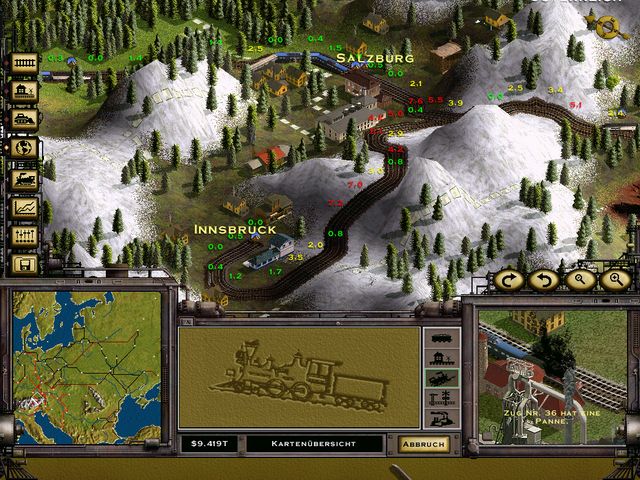
Task: Open the track laying tool
Action: [24, 61]
